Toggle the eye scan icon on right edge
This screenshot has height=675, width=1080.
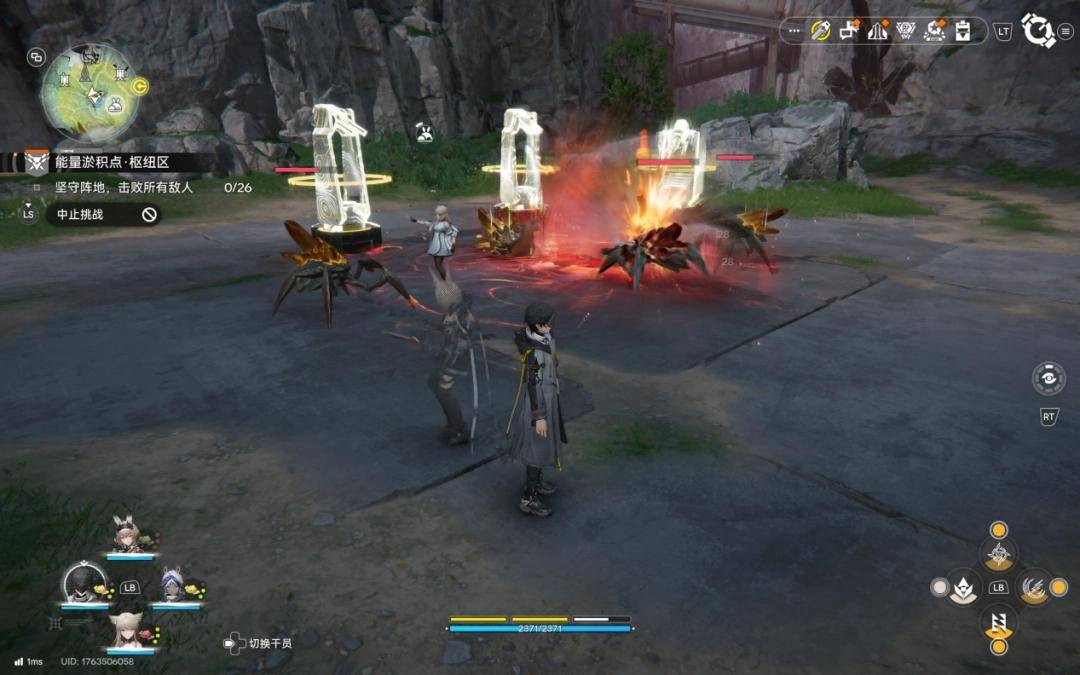[x=1048, y=378]
